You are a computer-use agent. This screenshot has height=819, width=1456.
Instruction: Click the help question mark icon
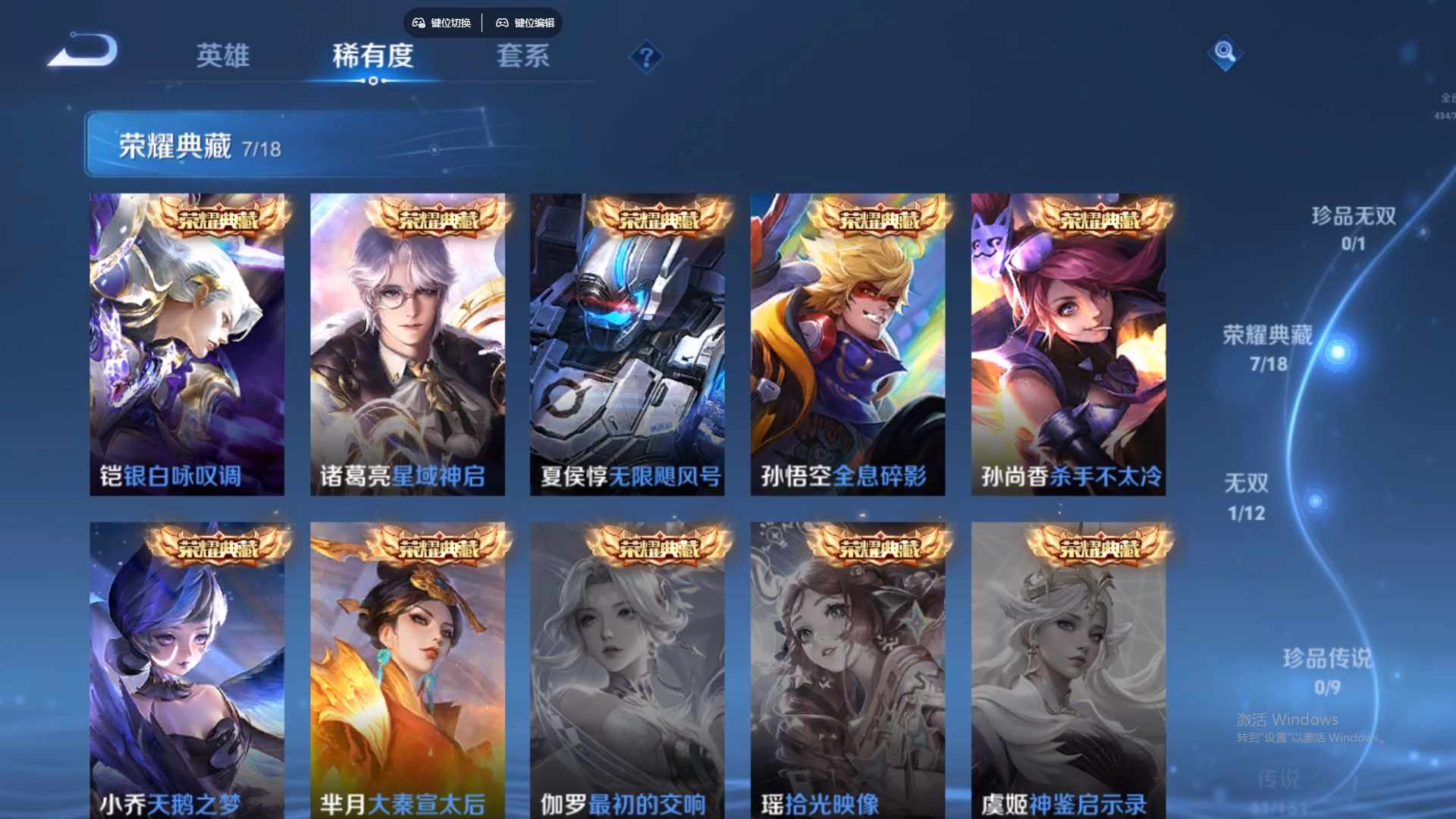(645, 57)
